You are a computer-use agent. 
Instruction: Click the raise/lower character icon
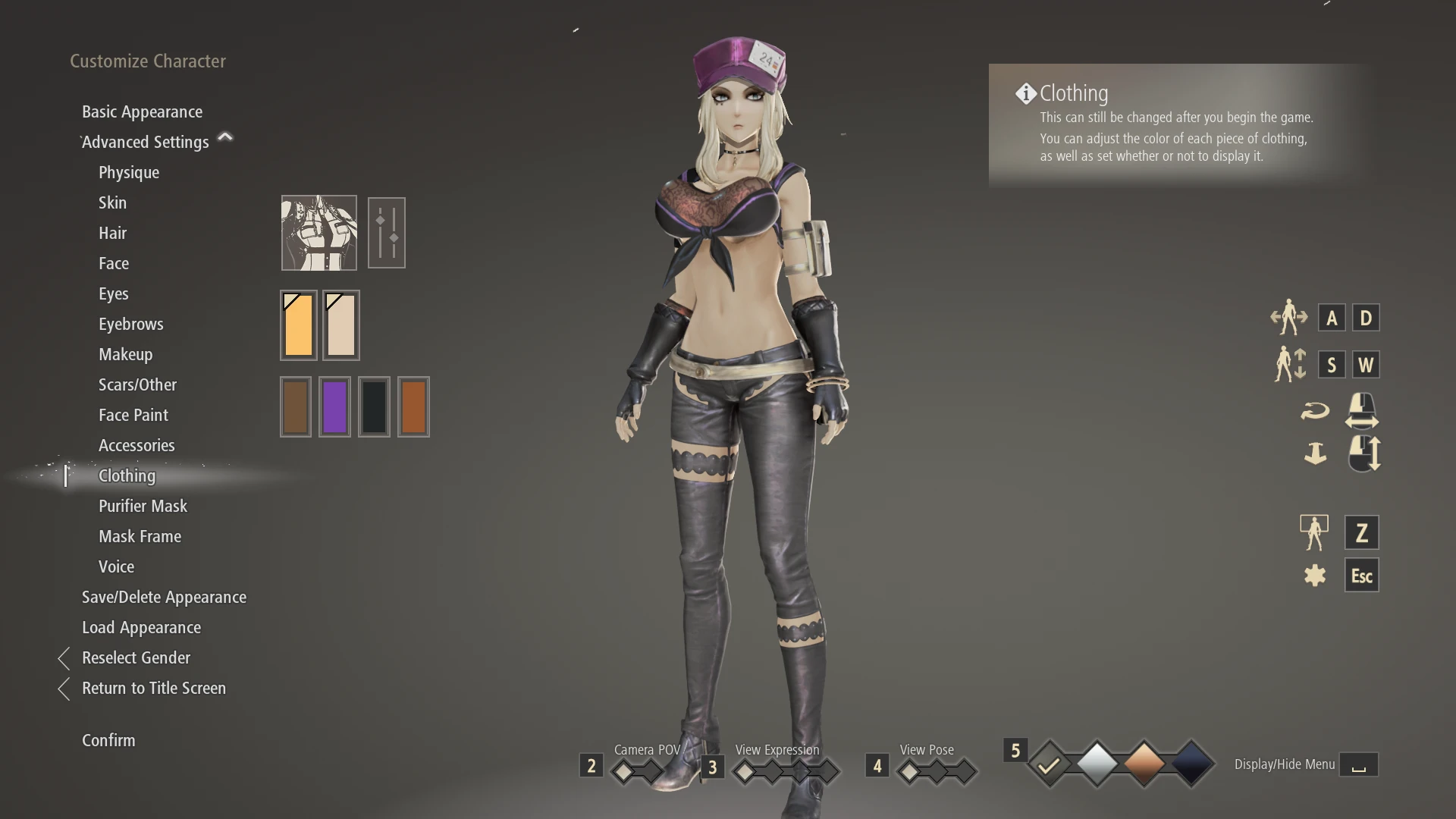[x=1291, y=364]
